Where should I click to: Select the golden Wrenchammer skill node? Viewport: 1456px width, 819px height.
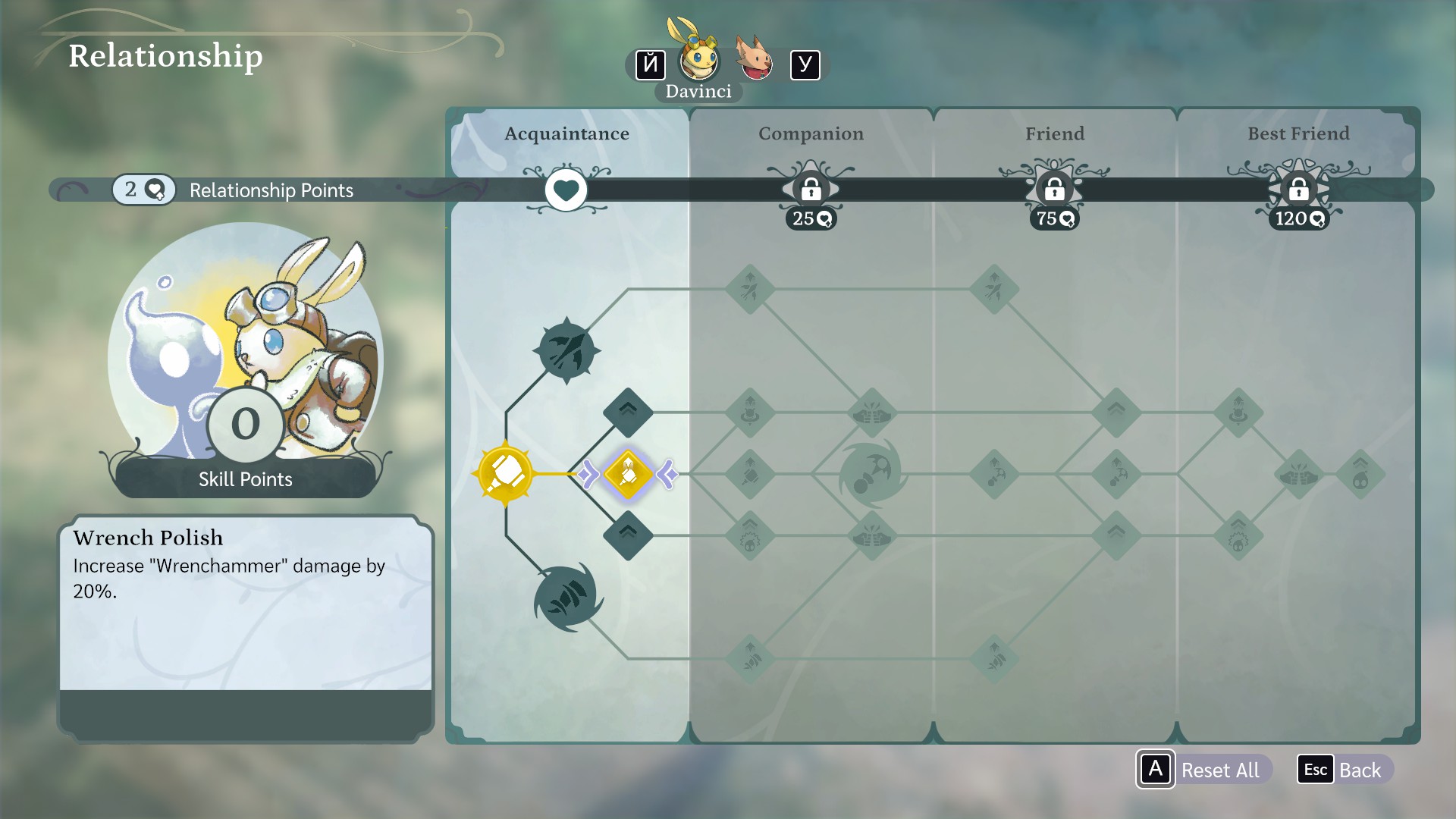click(505, 474)
